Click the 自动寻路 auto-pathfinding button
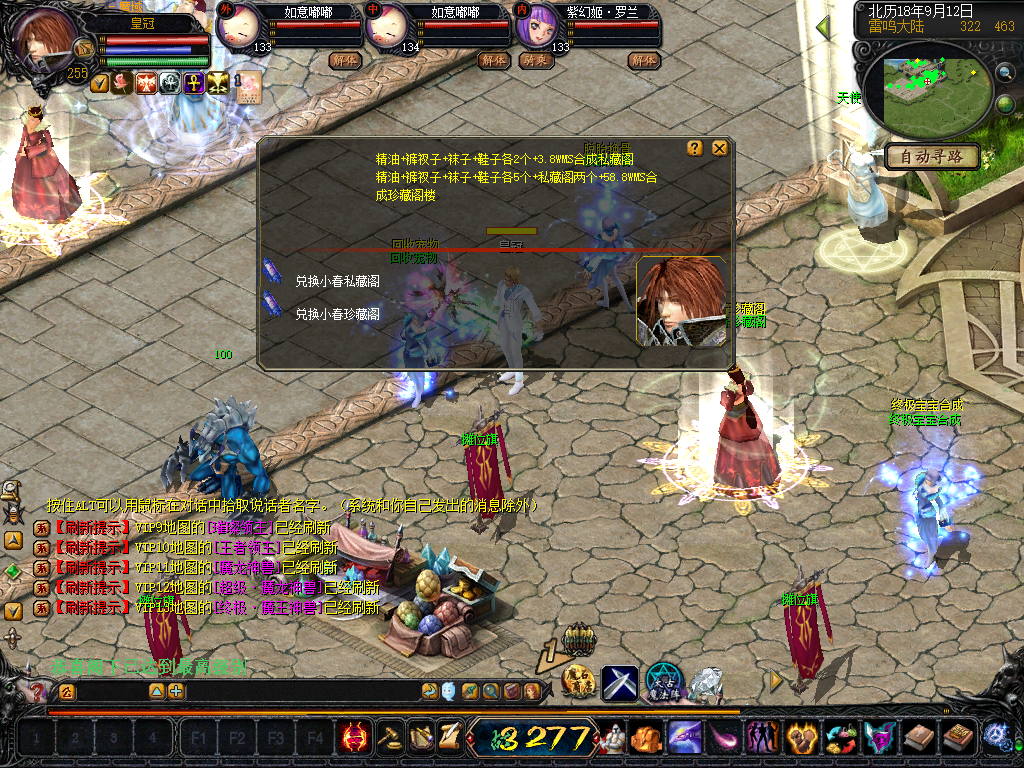1024x768 pixels. pos(931,157)
